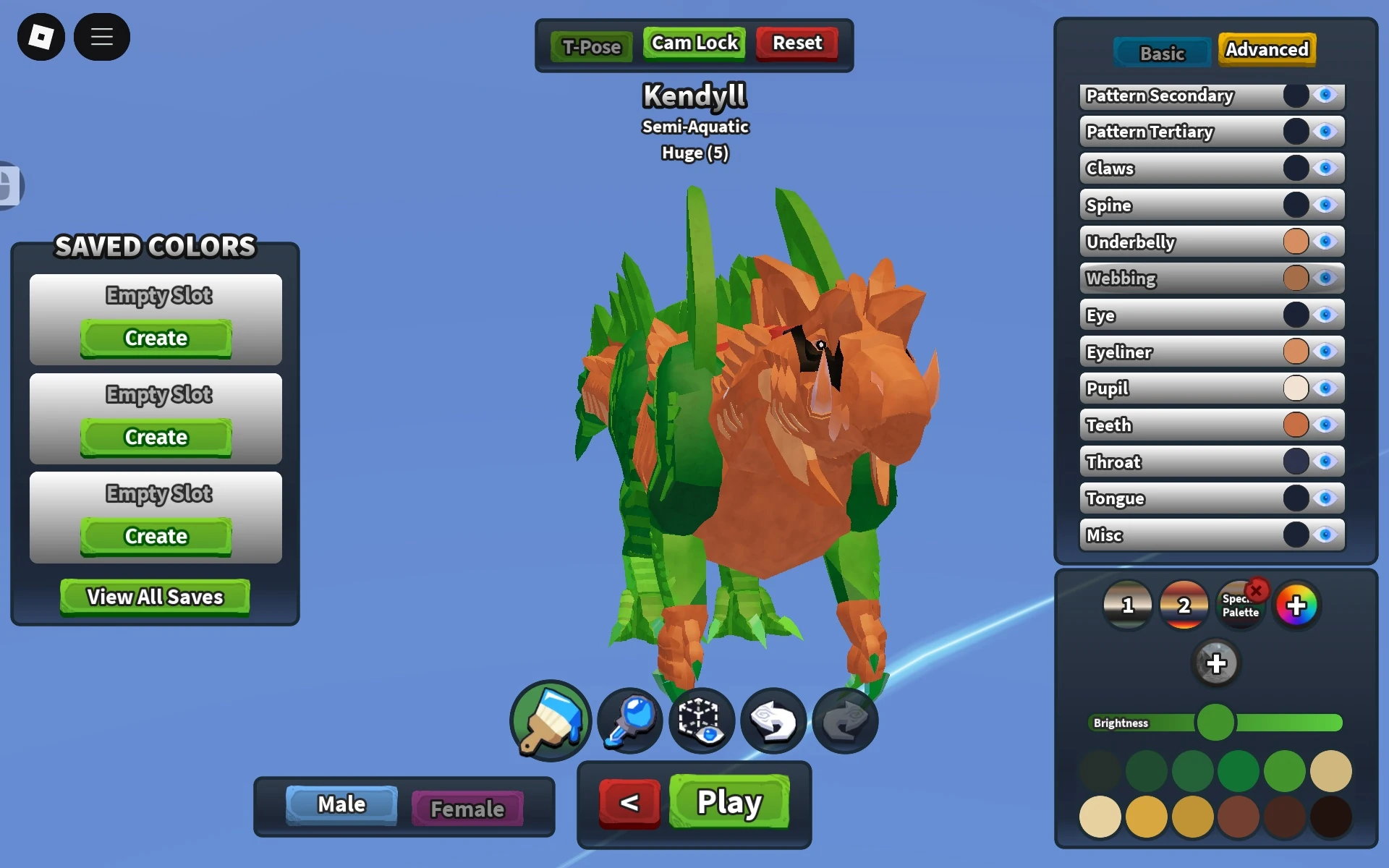This screenshot has width=1389, height=868.
Task: Select color palette 2 thumbnail
Action: click(x=1184, y=605)
